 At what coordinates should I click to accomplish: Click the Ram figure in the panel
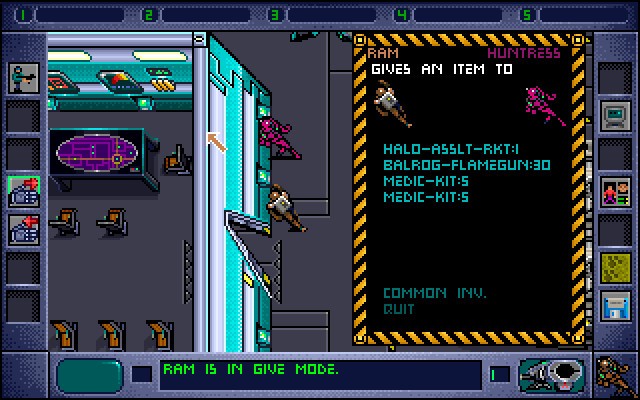[392, 104]
